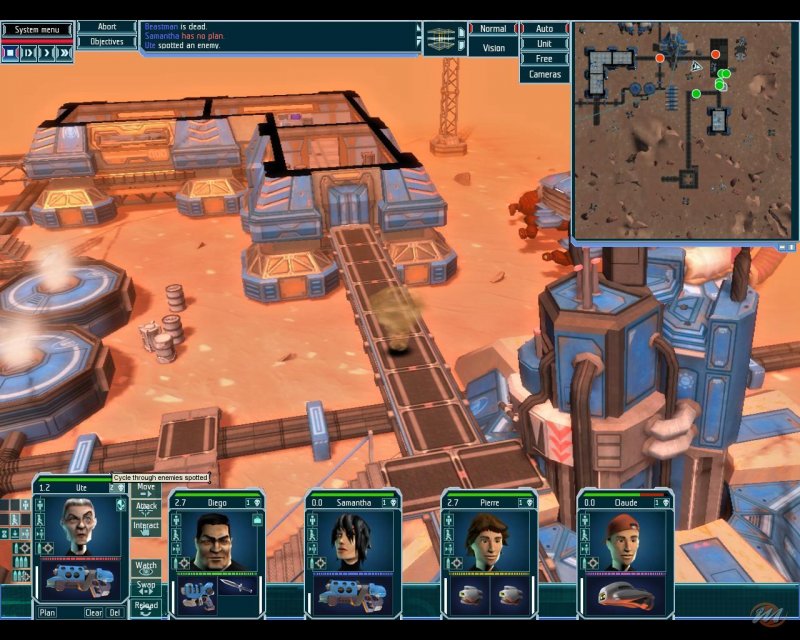The image size is (800, 640).
Task: Choose the Interact action
Action: [x=146, y=526]
